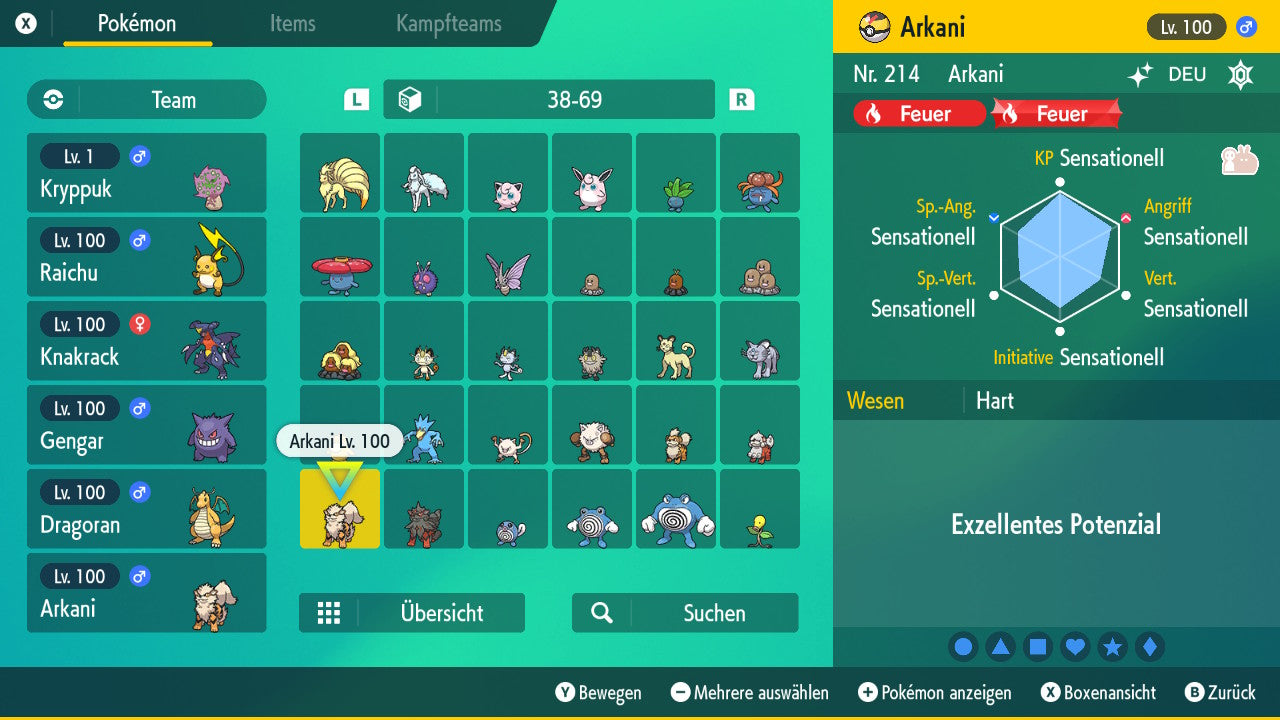Click the magnifier icon on the Suchen button
Viewport: 1280px width, 720px height.
coord(600,612)
